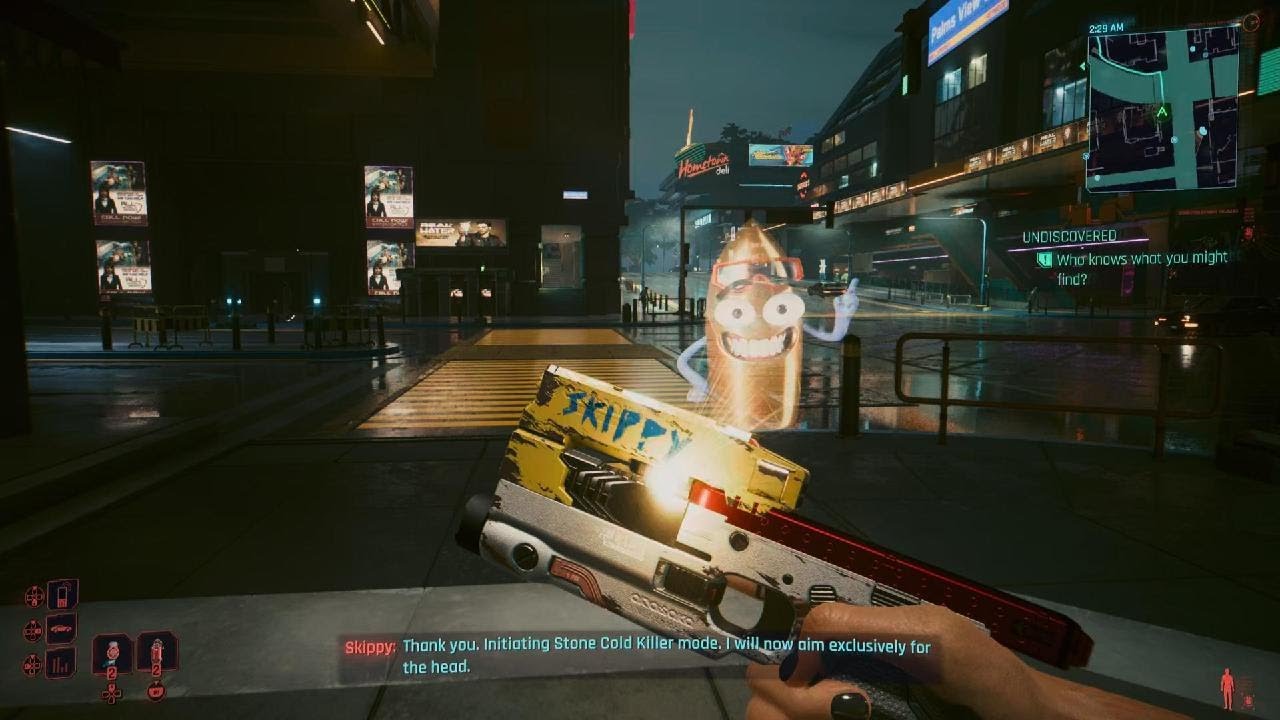Click the clock showing 2:29 AM
The width and height of the screenshot is (1280, 720).
pyautogui.click(x=1105, y=27)
